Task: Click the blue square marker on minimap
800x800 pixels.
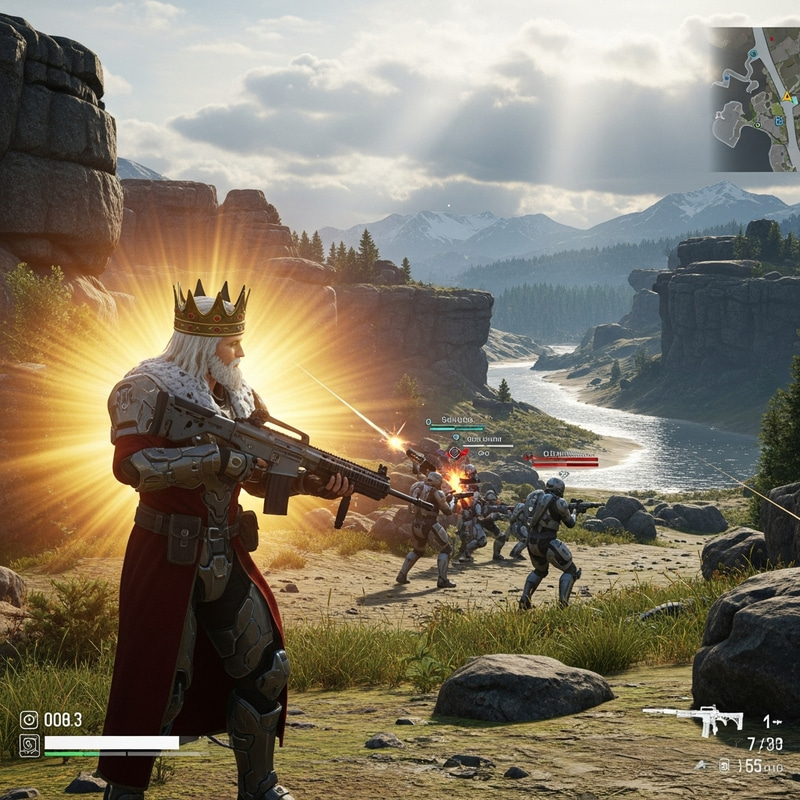Action: tap(779, 121)
